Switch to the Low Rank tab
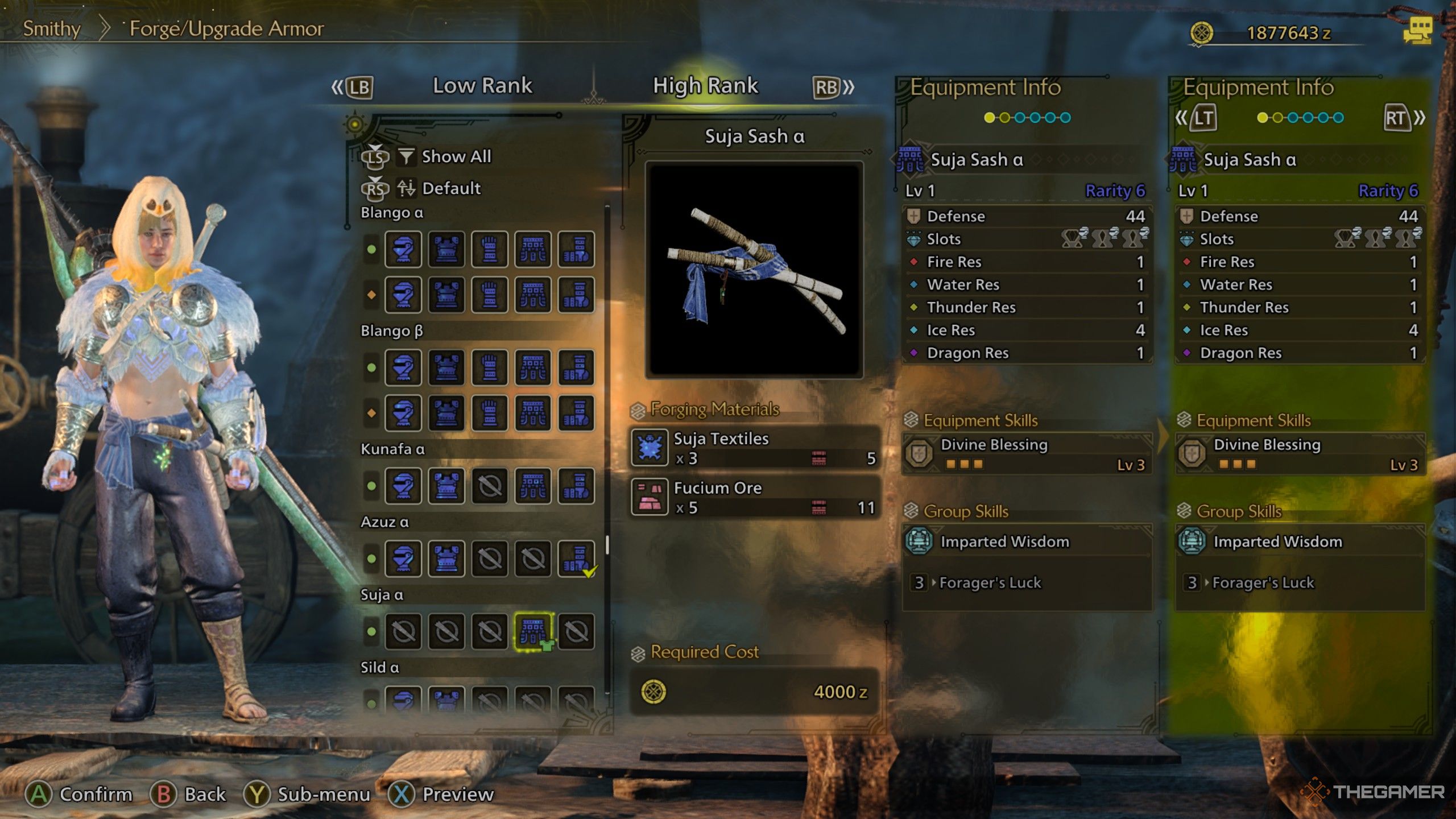 click(x=482, y=86)
